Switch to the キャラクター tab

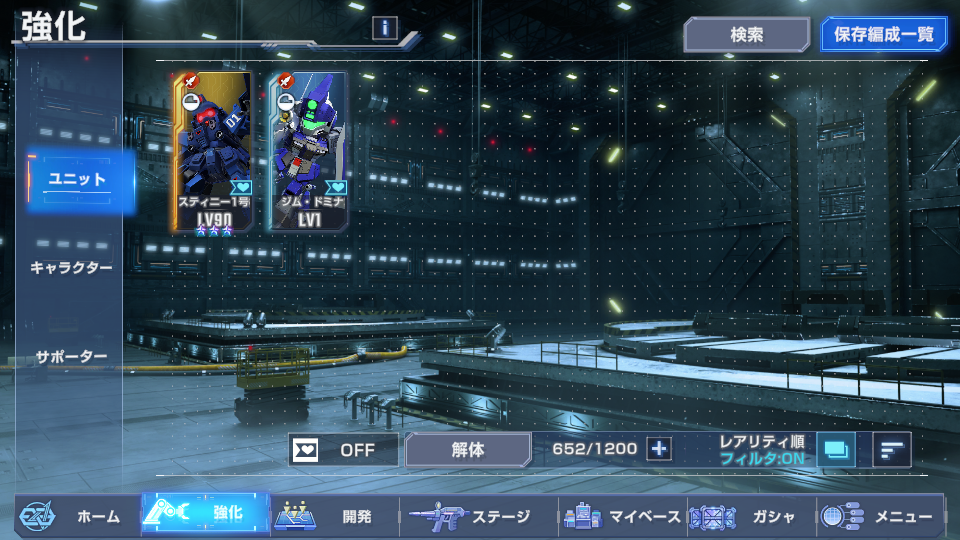pyautogui.click(x=71, y=268)
